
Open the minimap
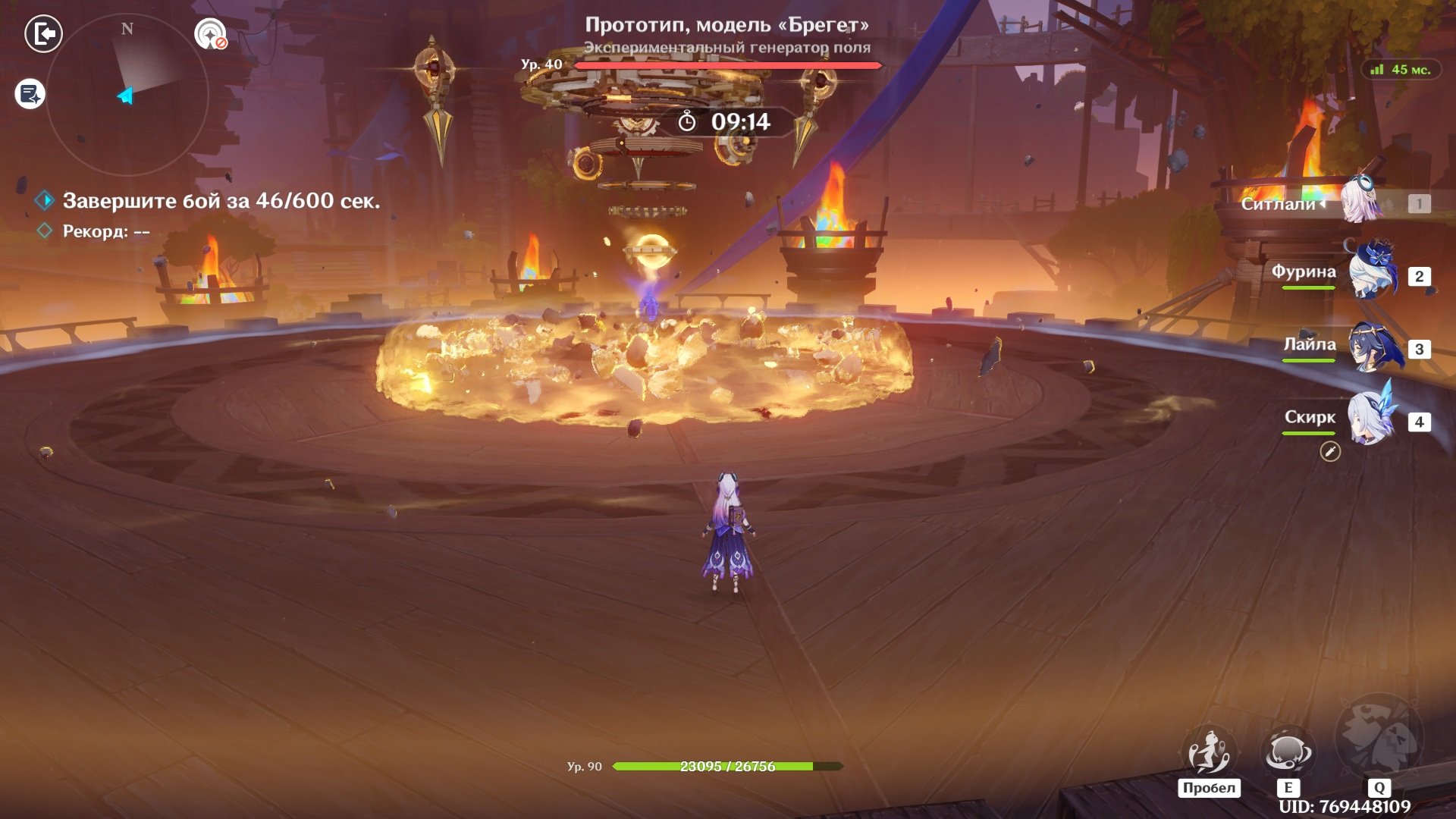click(x=127, y=95)
